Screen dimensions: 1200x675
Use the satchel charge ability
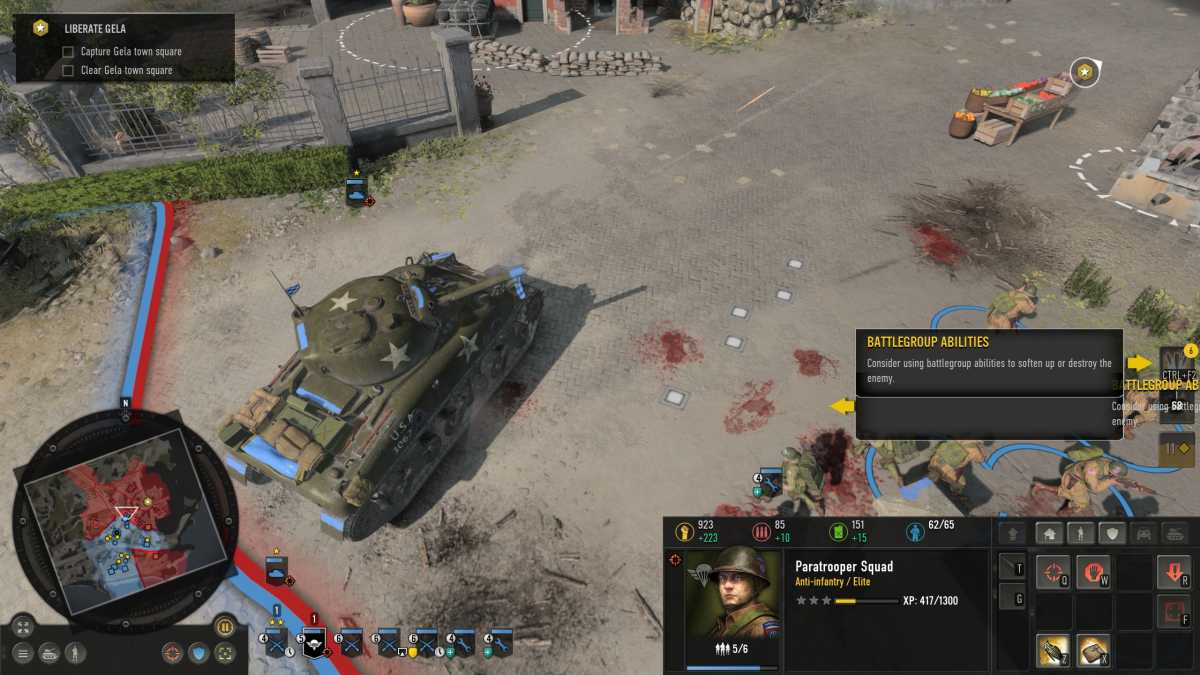tap(1092, 650)
